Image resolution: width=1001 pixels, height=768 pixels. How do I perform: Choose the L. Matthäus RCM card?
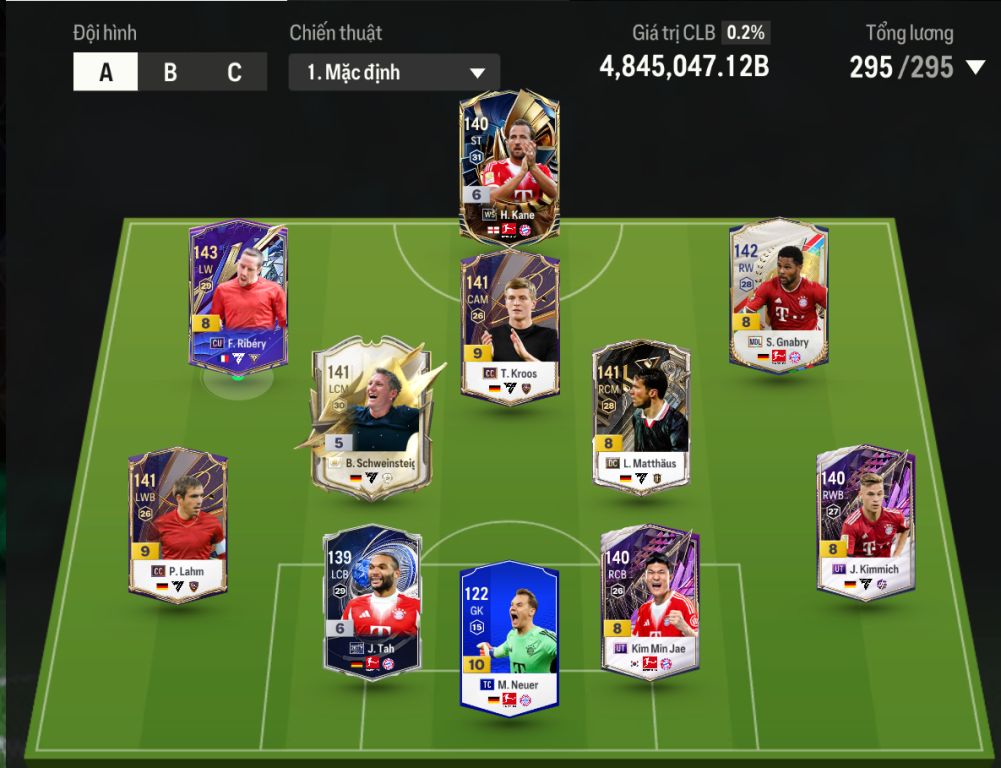(x=640, y=415)
